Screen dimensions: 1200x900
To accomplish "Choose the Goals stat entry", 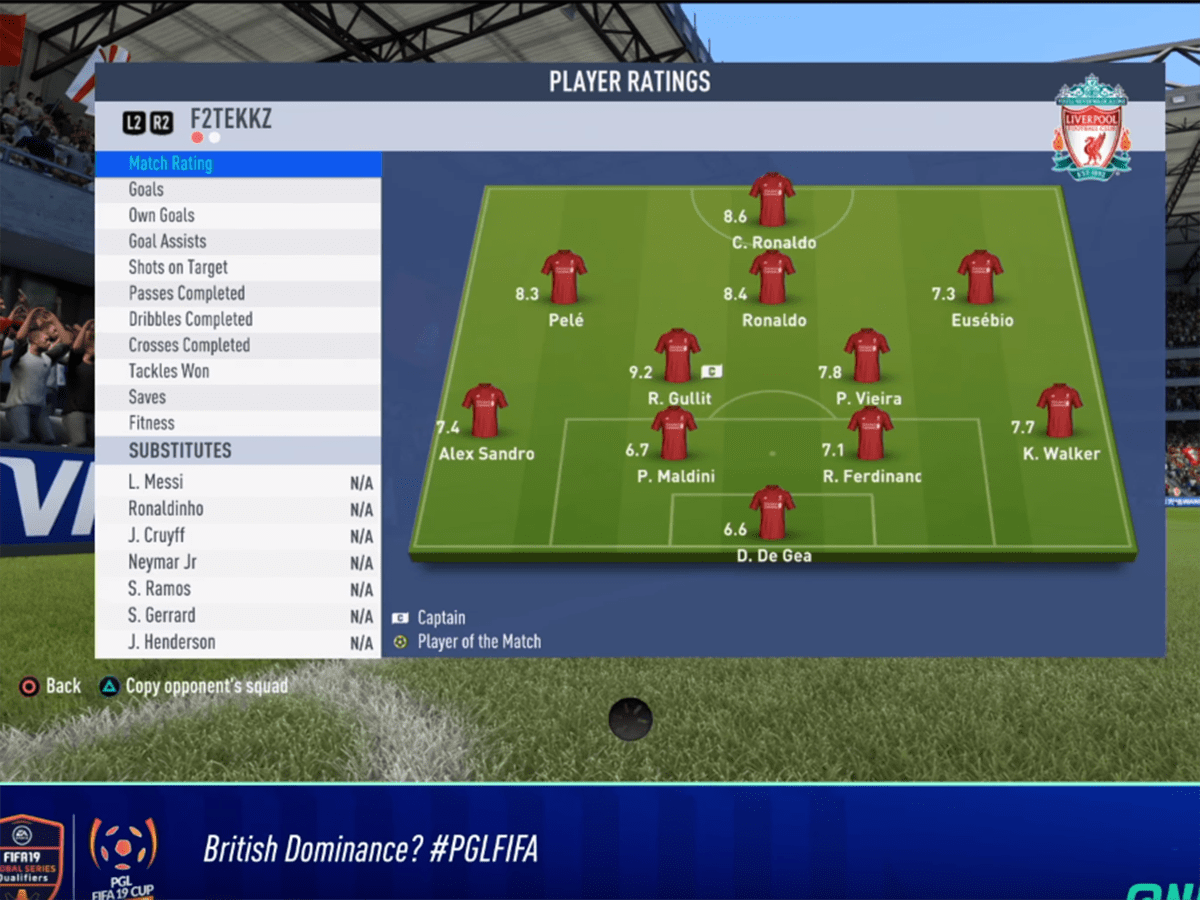I will coord(237,190).
